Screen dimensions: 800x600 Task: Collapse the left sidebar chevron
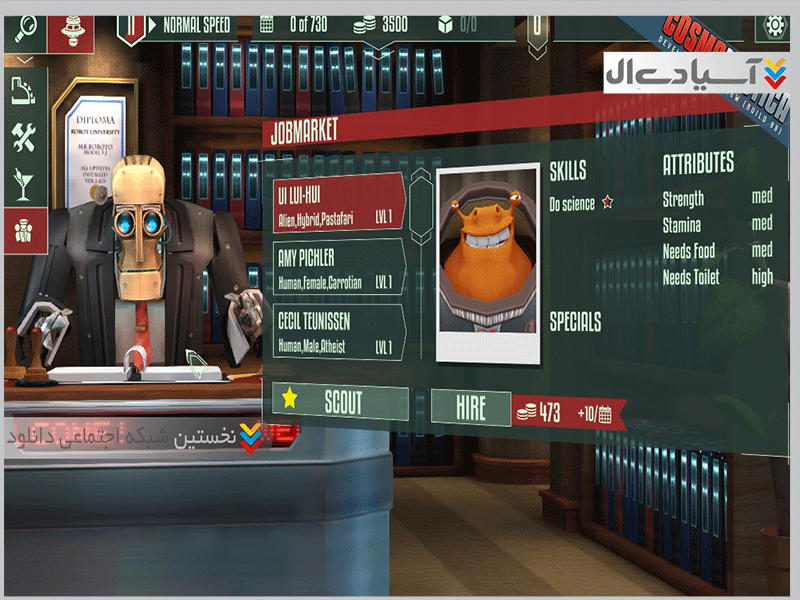click(x=24, y=61)
